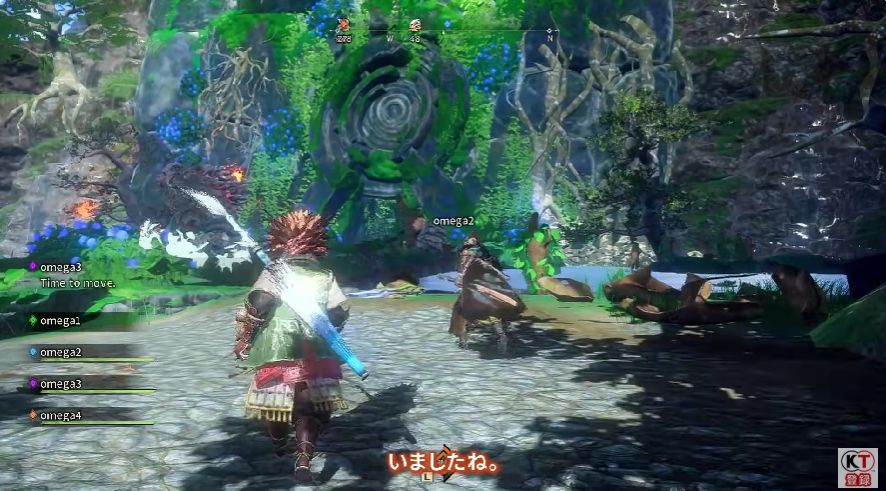Open omega3's "Time to move." chat message

click(x=77, y=283)
